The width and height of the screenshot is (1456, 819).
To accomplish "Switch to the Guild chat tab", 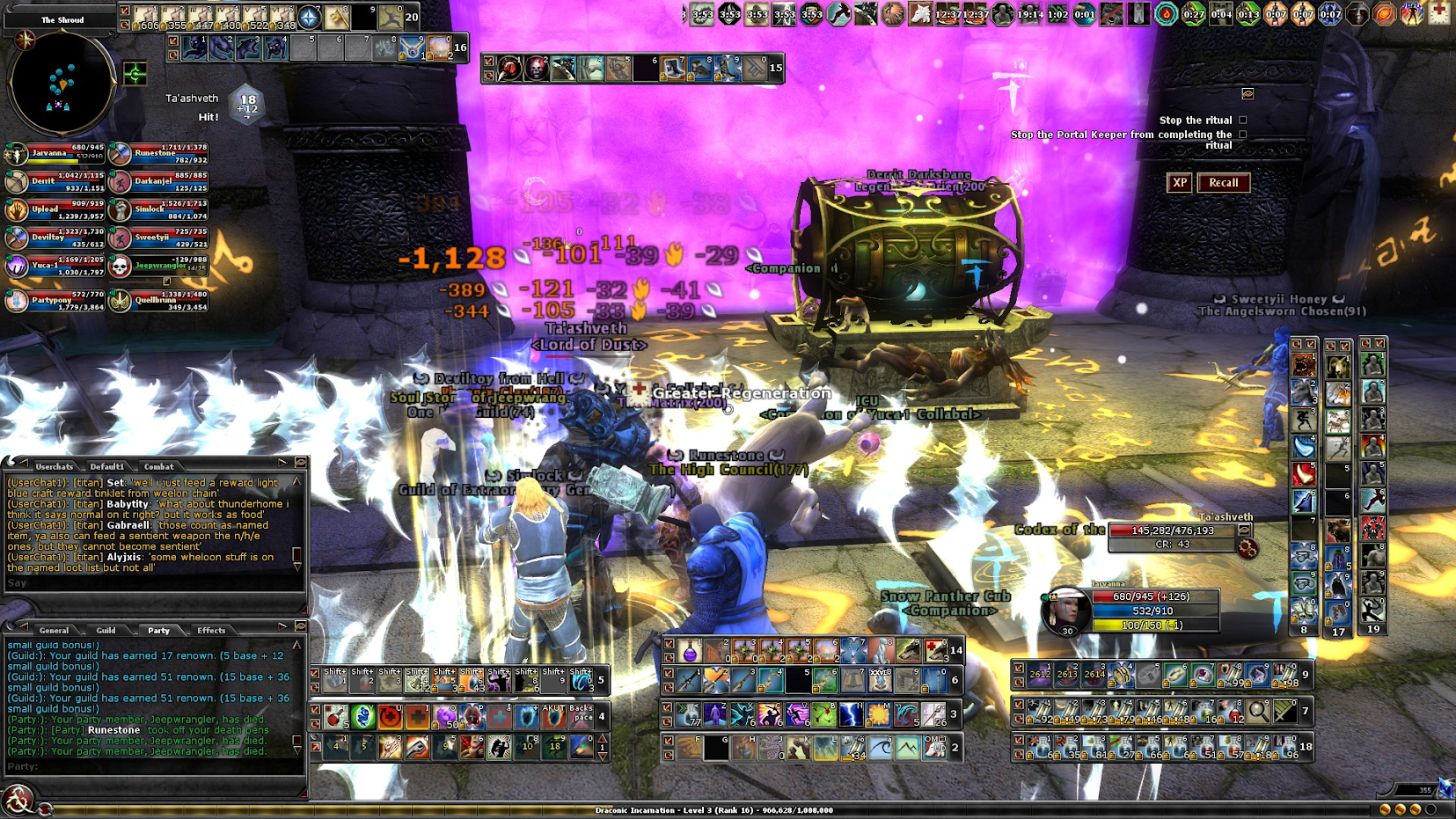I will point(106,630).
